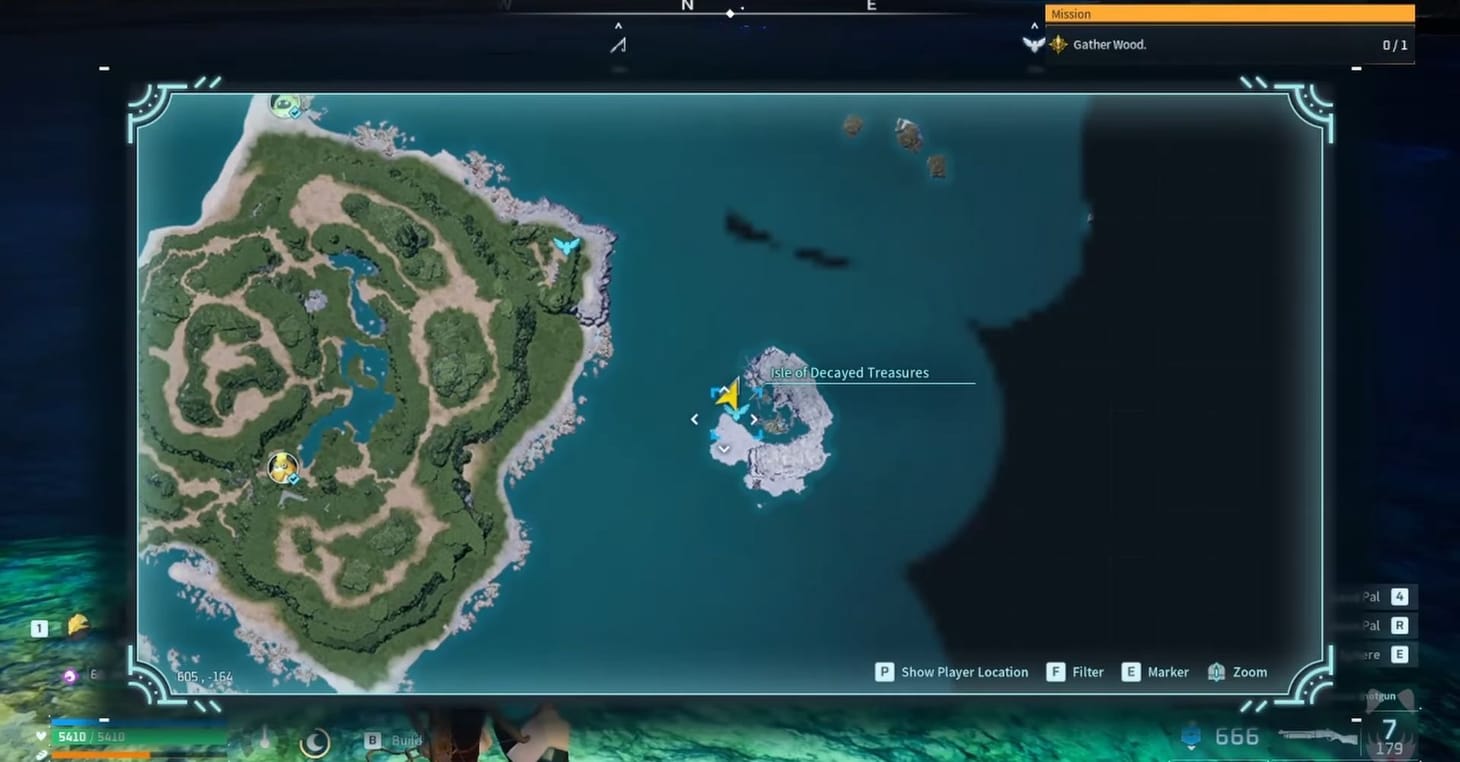Click the moon day-night indicator icon
Image resolution: width=1460 pixels, height=762 pixels.
point(315,739)
